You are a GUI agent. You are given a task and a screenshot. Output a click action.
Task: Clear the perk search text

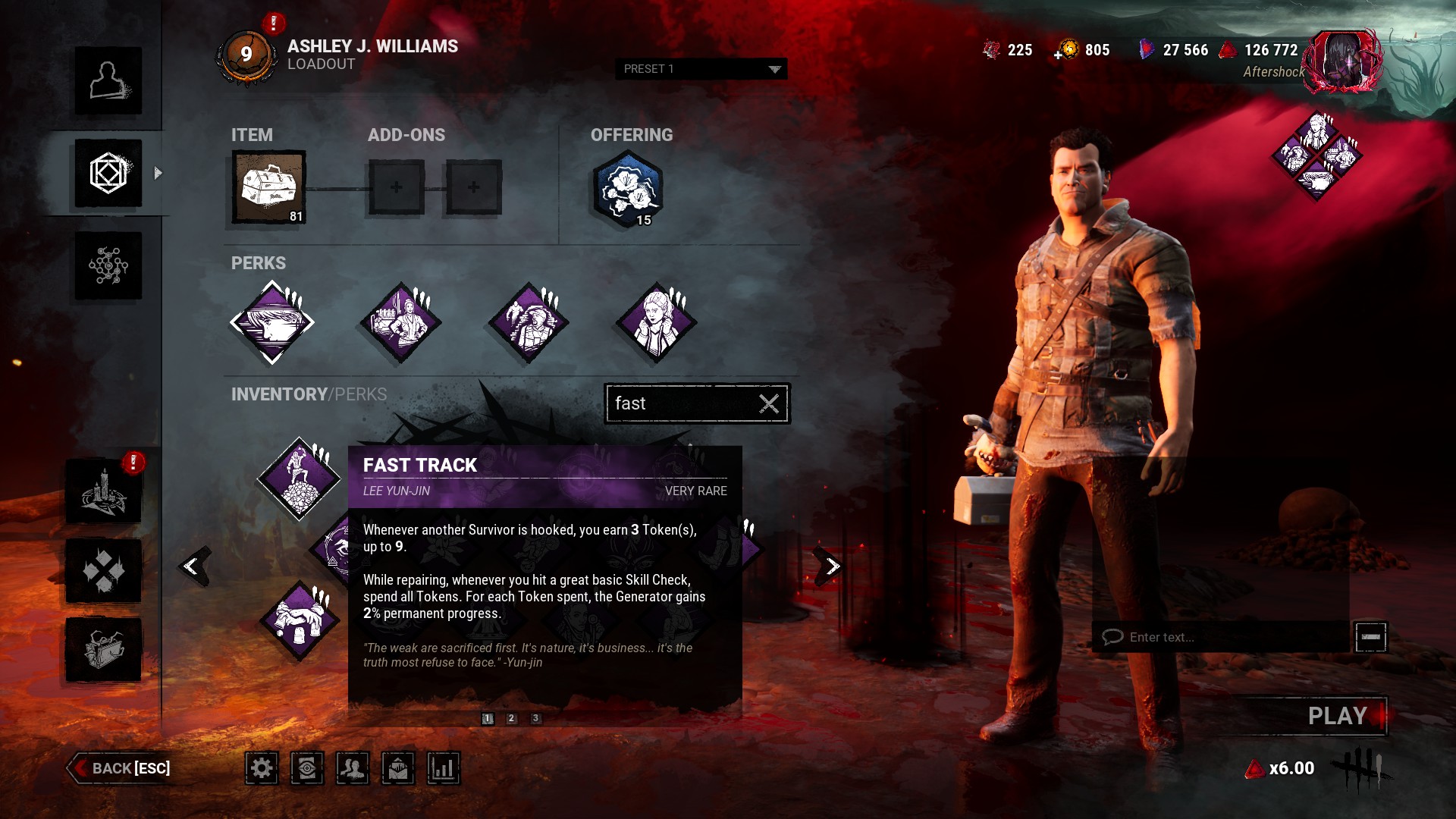769,403
